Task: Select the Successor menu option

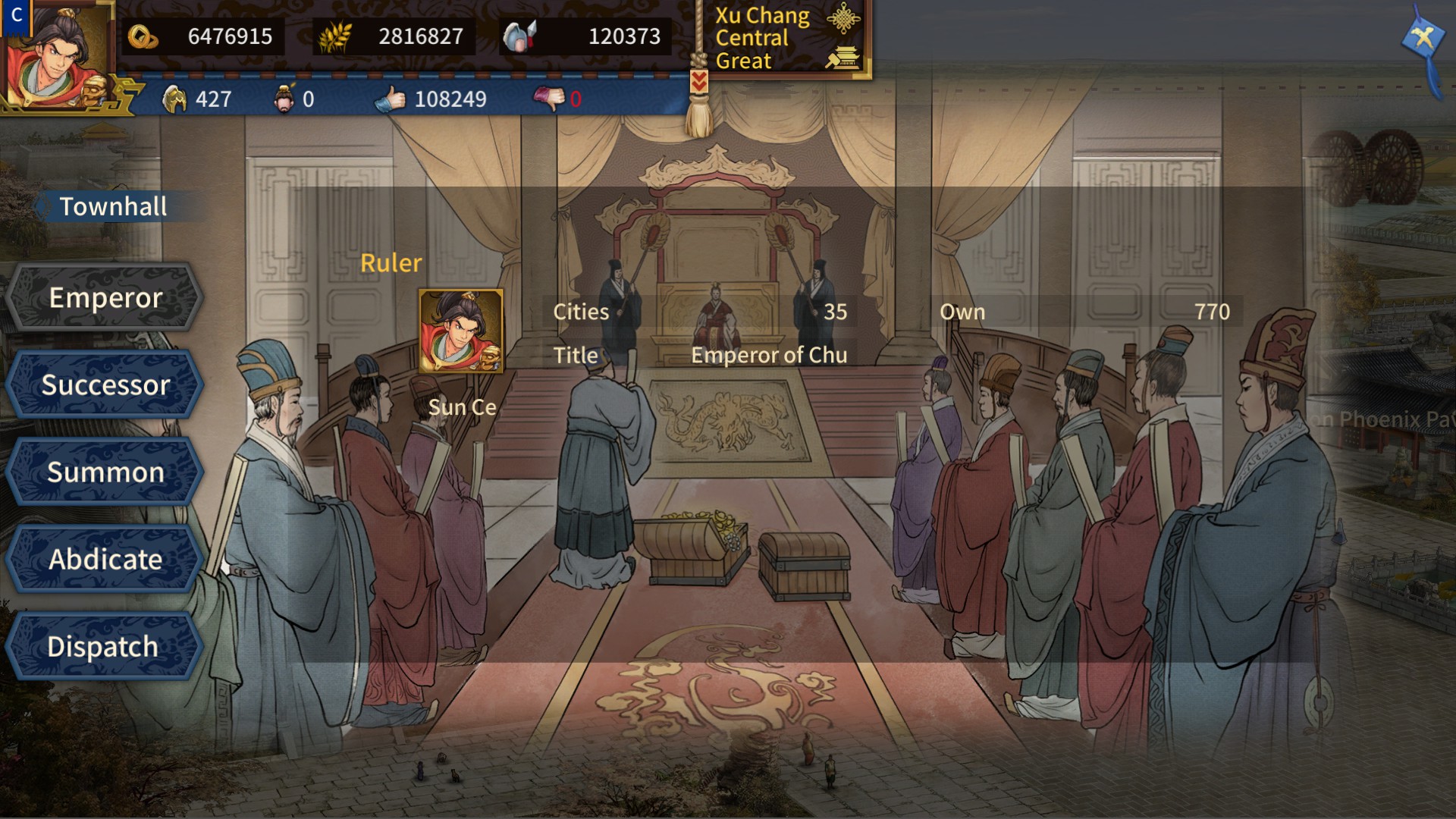Action: (108, 384)
